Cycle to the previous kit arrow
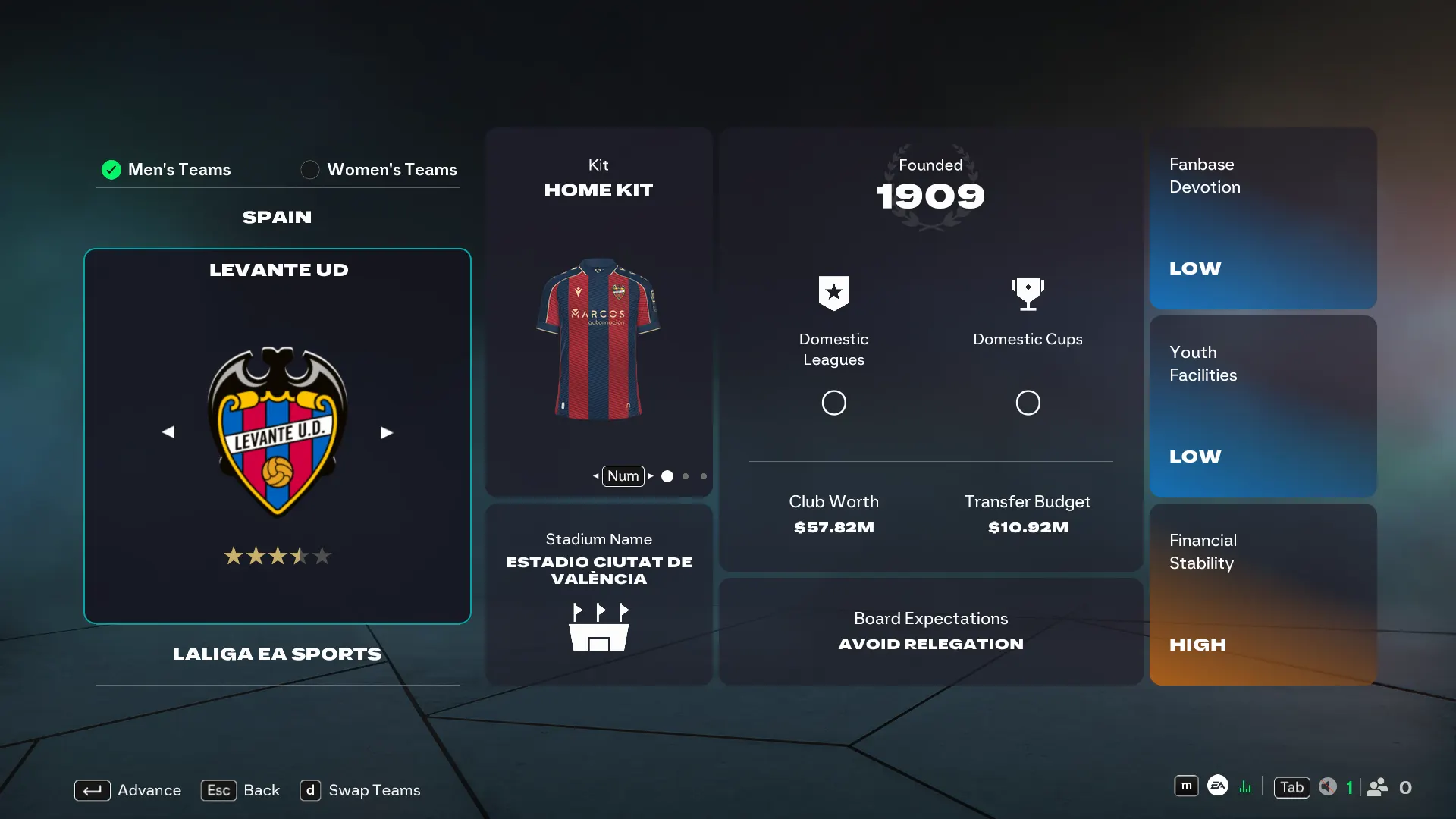1456x819 pixels. [596, 476]
